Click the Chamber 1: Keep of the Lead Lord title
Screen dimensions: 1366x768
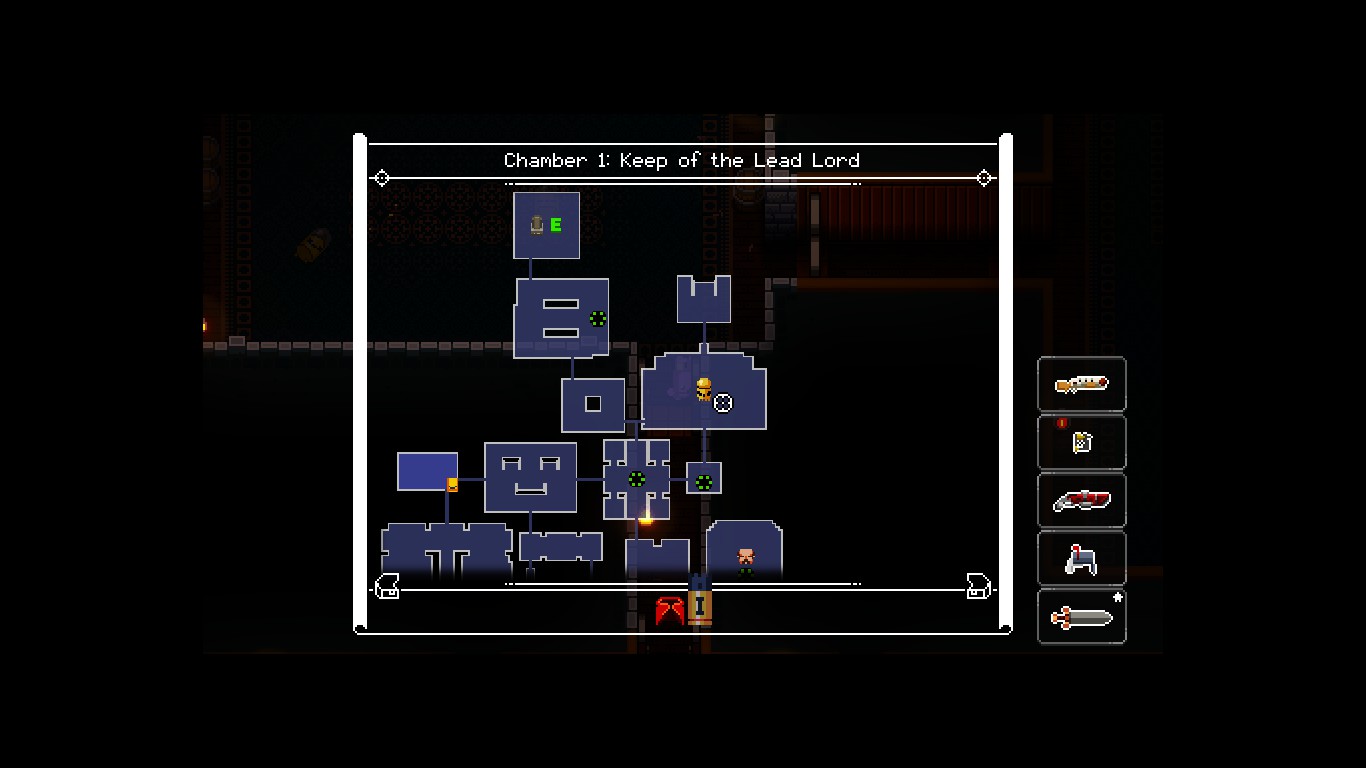681,160
